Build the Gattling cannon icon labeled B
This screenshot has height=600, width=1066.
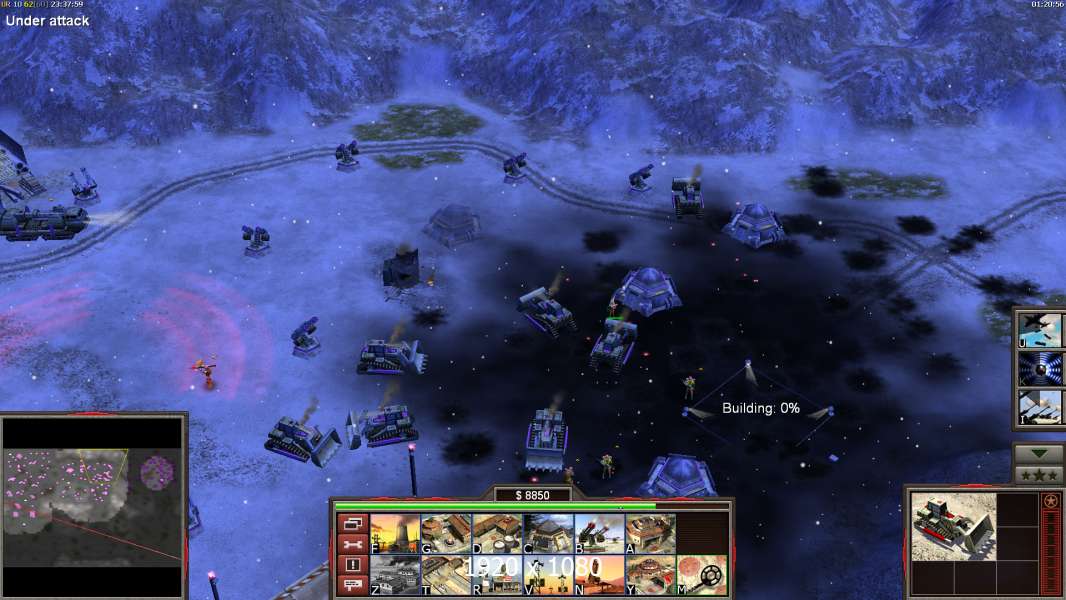tap(599, 534)
